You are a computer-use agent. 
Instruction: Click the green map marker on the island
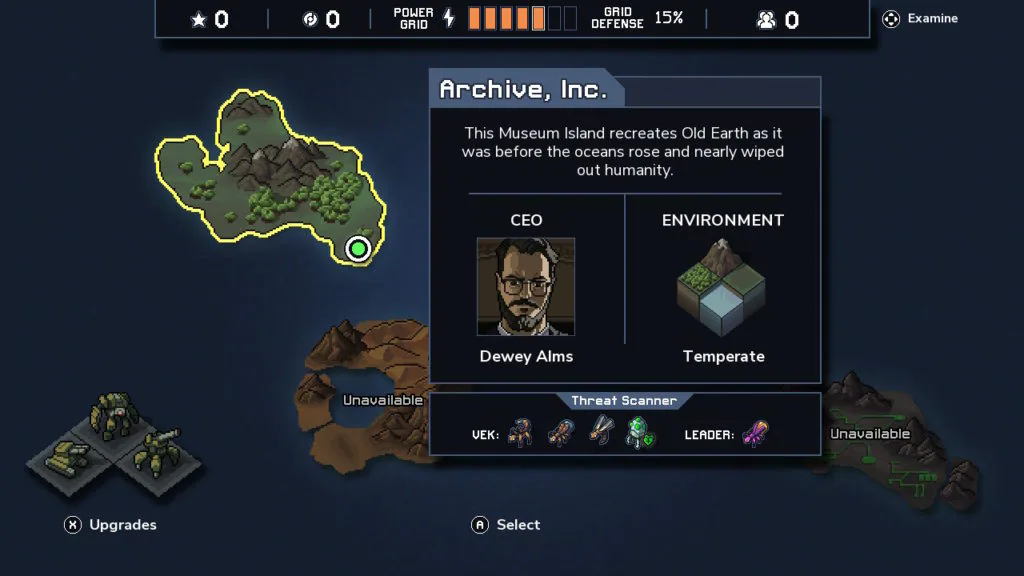[358, 248]
